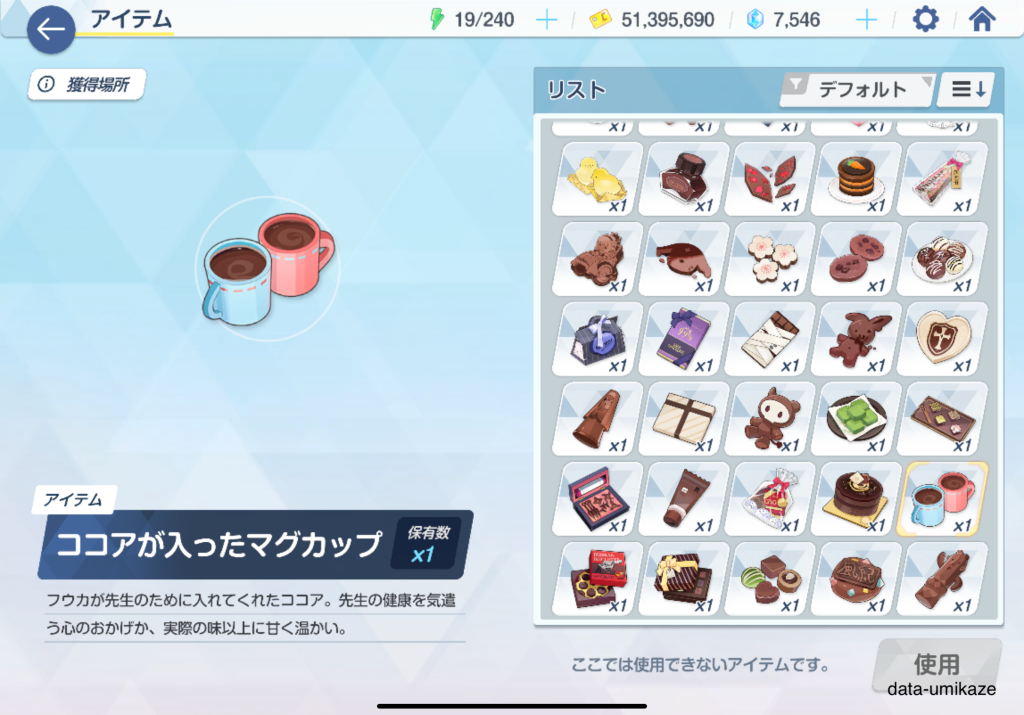Add energy with the plus button

546,20
